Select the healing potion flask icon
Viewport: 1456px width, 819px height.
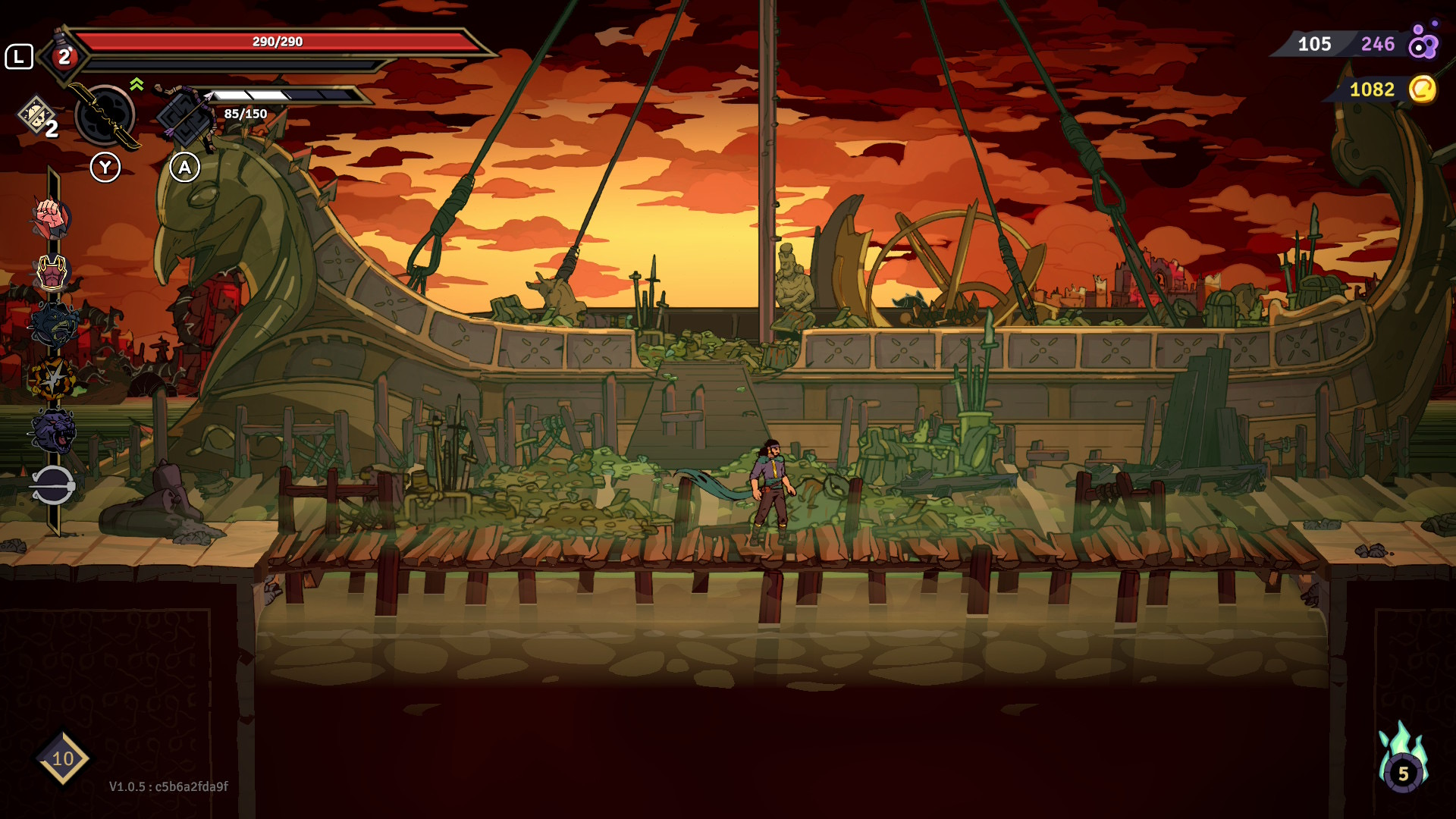tap(64, 55)
